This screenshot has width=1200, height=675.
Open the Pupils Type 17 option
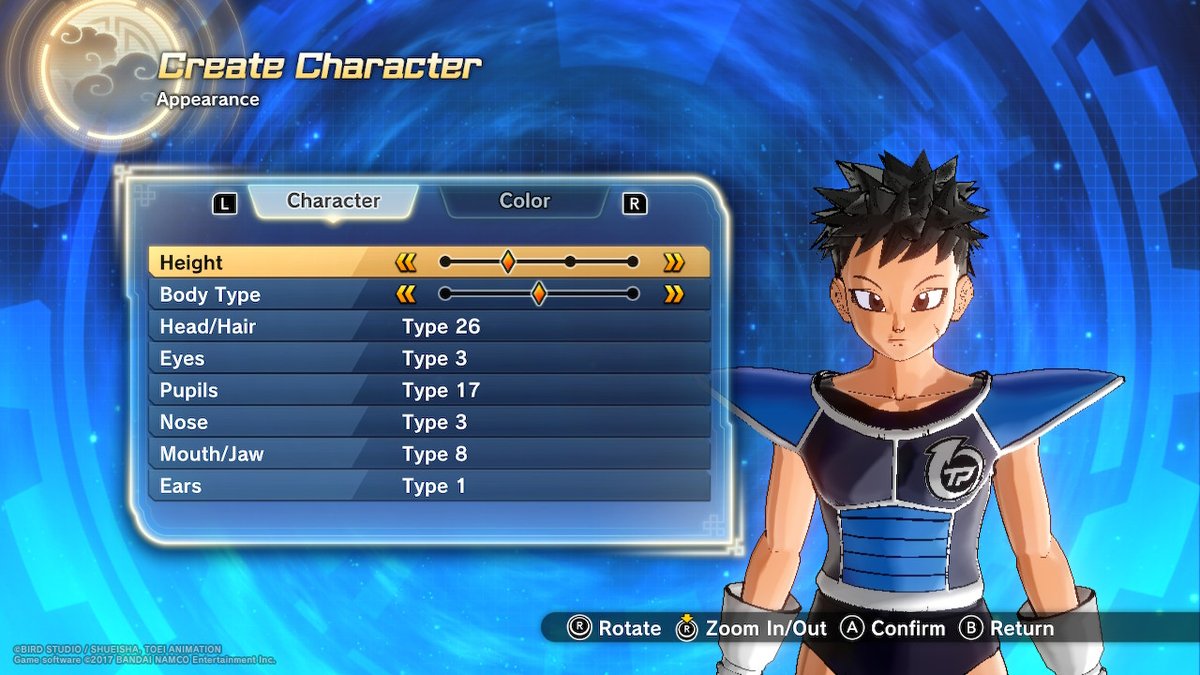(x=430, y=390)
